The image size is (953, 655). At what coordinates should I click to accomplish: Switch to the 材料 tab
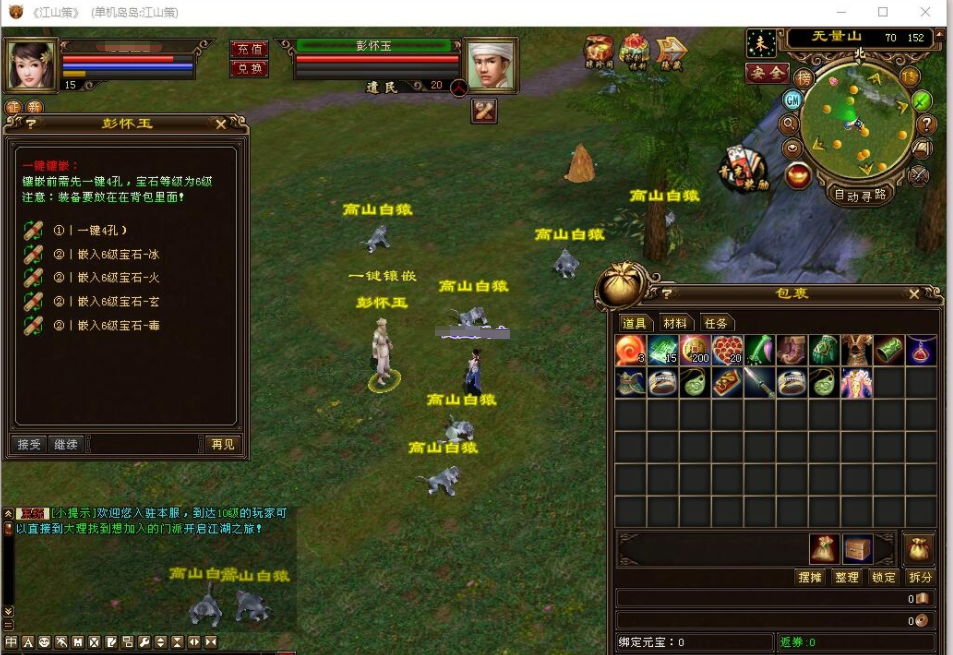[675, 323]
